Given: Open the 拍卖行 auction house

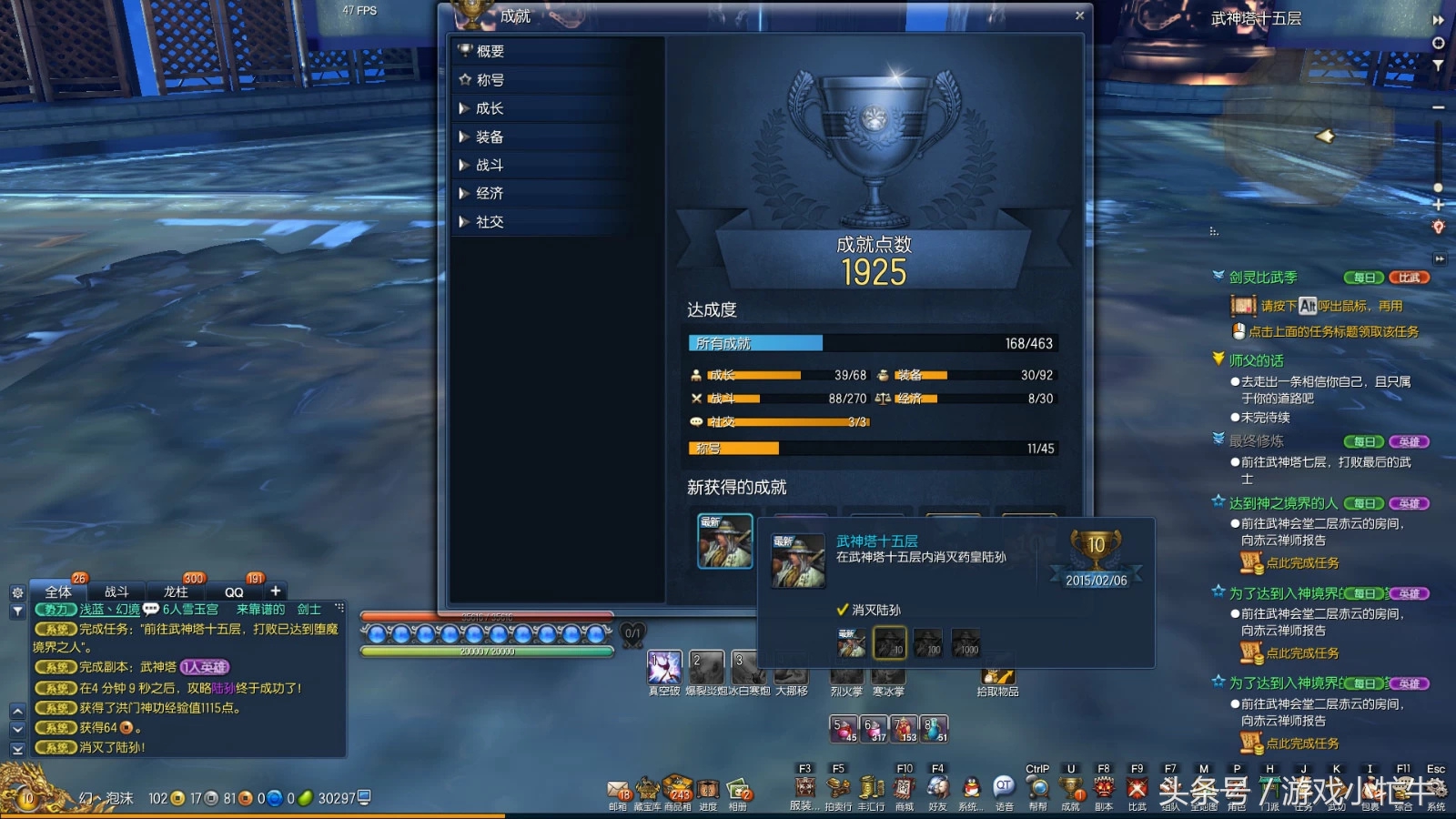Looking at the screenshot, I should coord(838,788).
